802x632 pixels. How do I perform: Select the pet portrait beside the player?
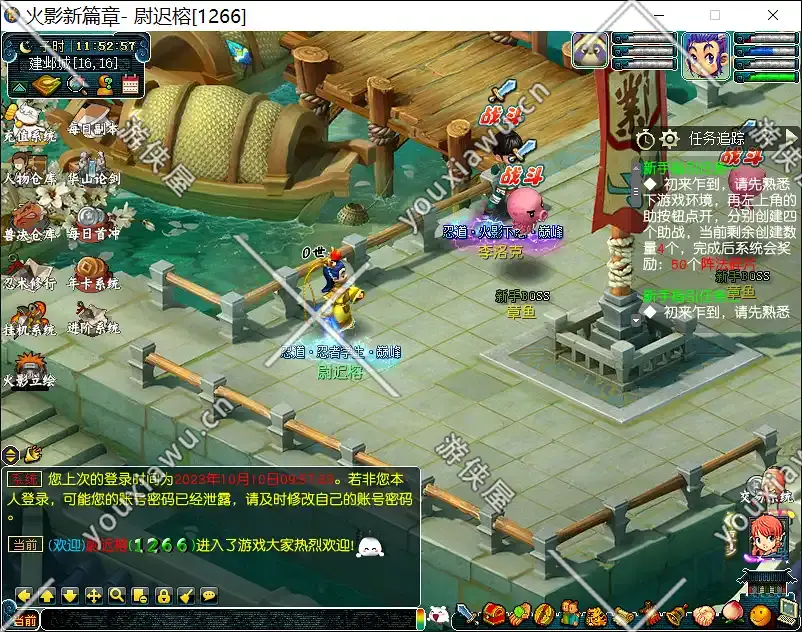pyautogui.click(x=590, y=52)
